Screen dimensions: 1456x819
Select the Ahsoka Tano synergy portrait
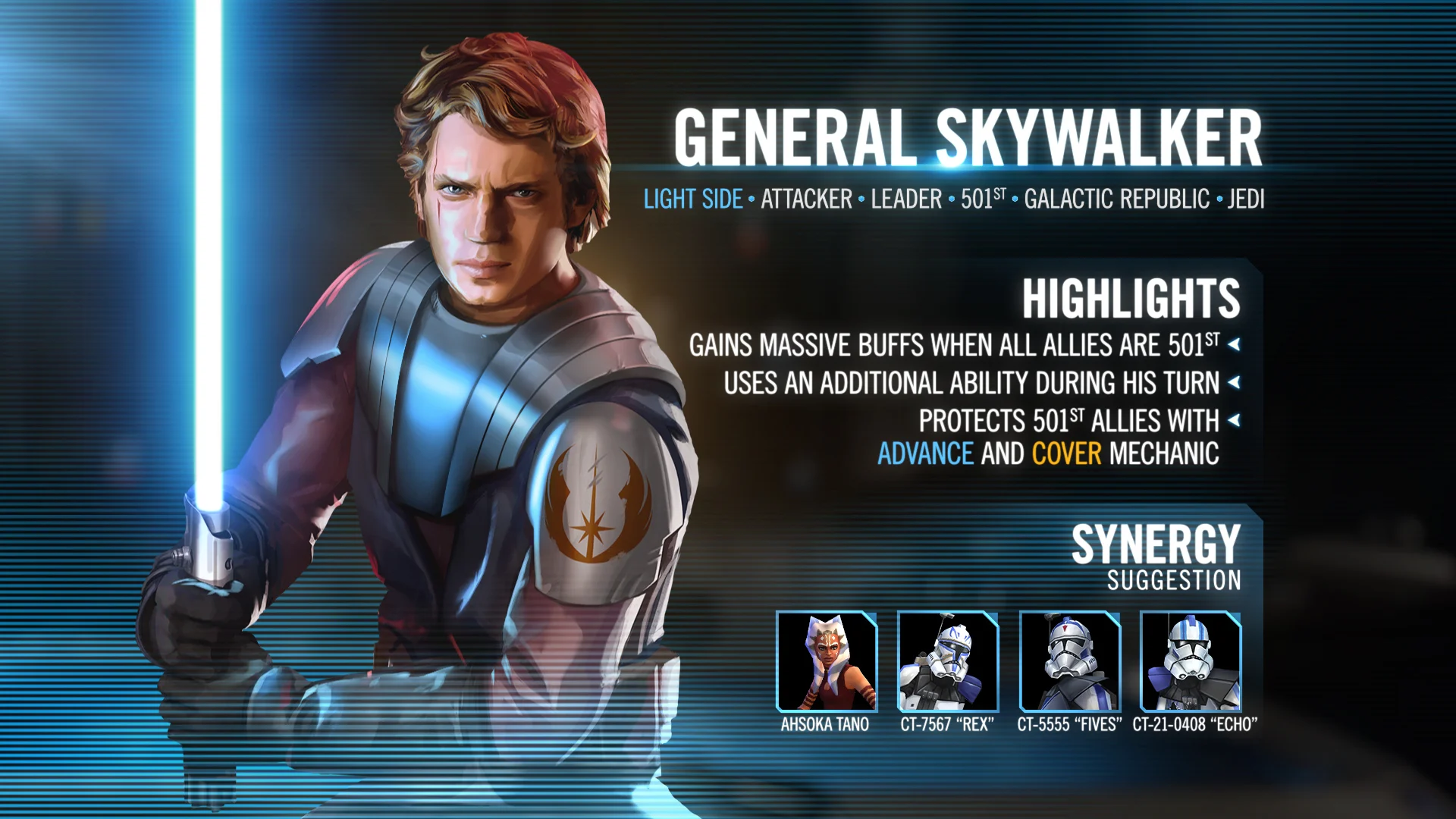click(827, 661)
